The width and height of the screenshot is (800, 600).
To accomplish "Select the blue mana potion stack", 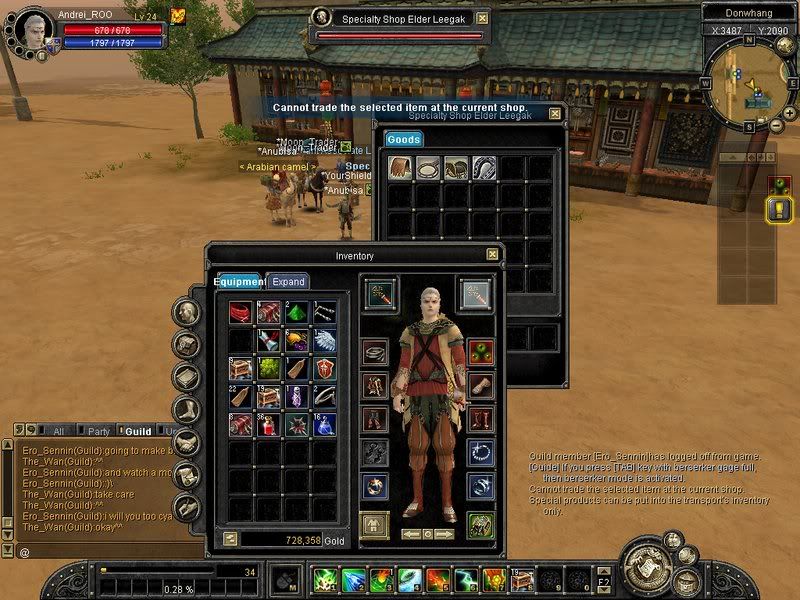I will 324,424.
